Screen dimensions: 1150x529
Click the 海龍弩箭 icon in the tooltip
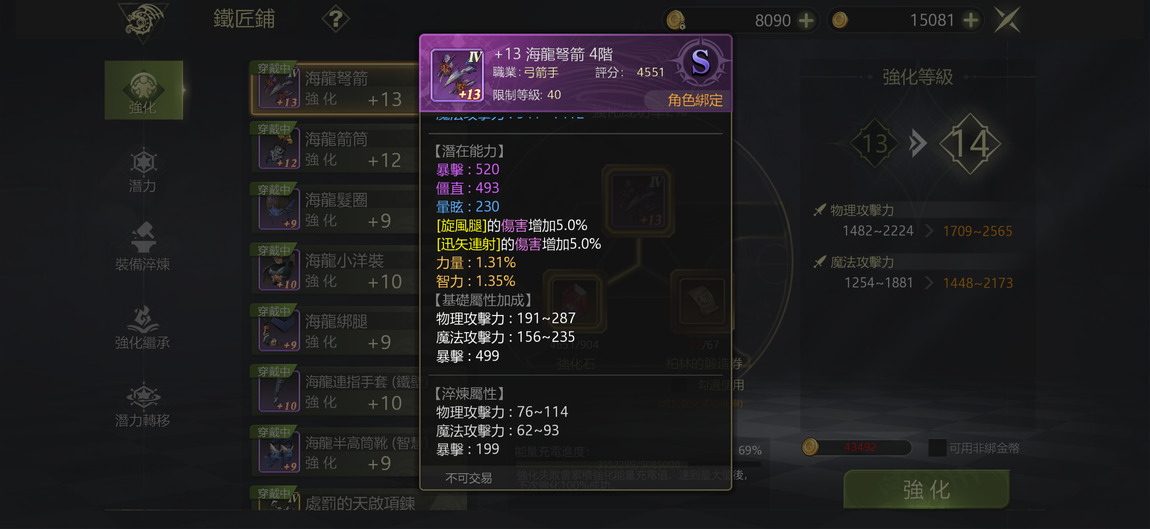[457, 74]
